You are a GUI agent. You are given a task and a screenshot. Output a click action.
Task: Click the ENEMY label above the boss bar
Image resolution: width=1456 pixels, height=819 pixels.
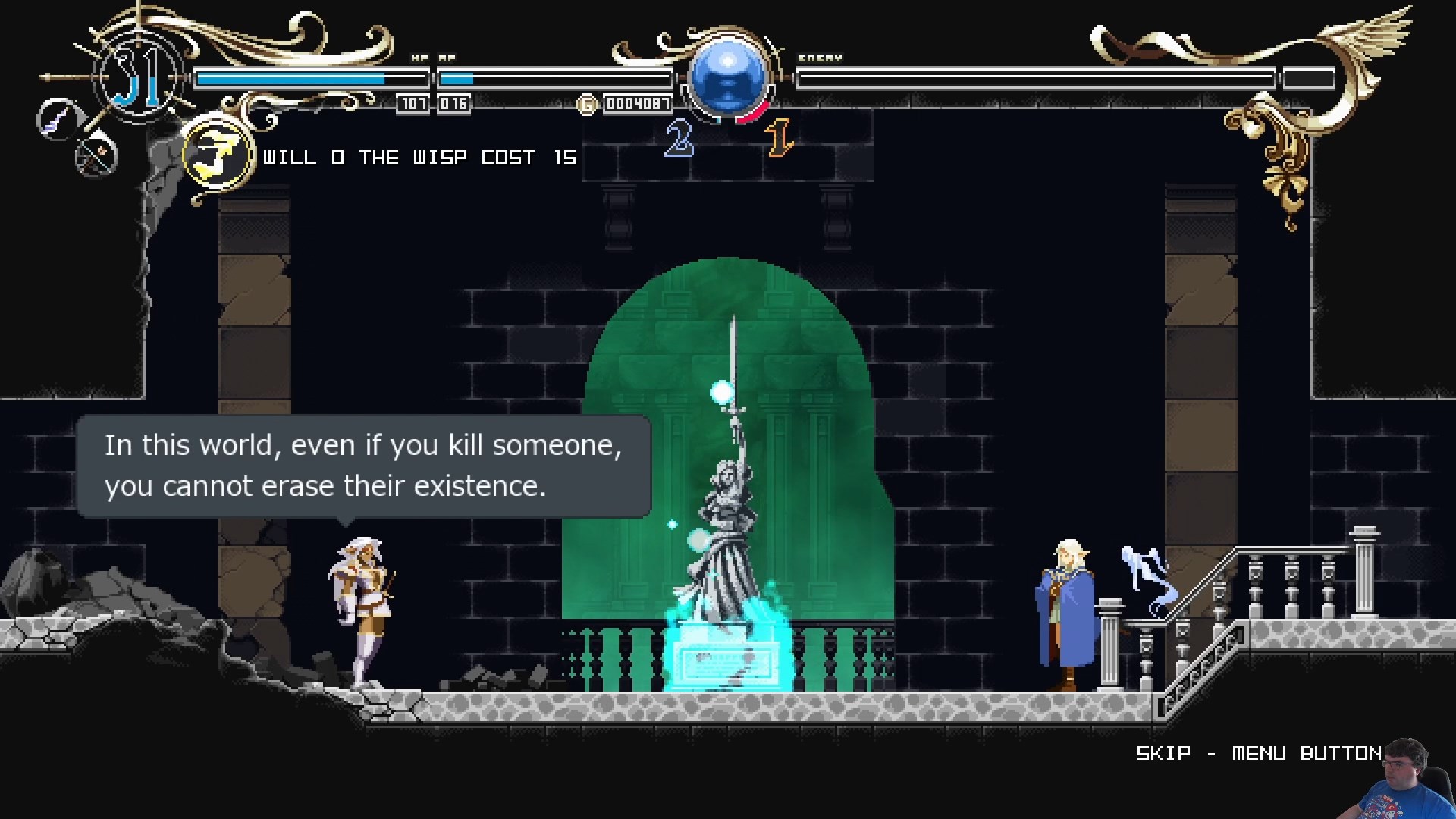(x=821, y=58)
